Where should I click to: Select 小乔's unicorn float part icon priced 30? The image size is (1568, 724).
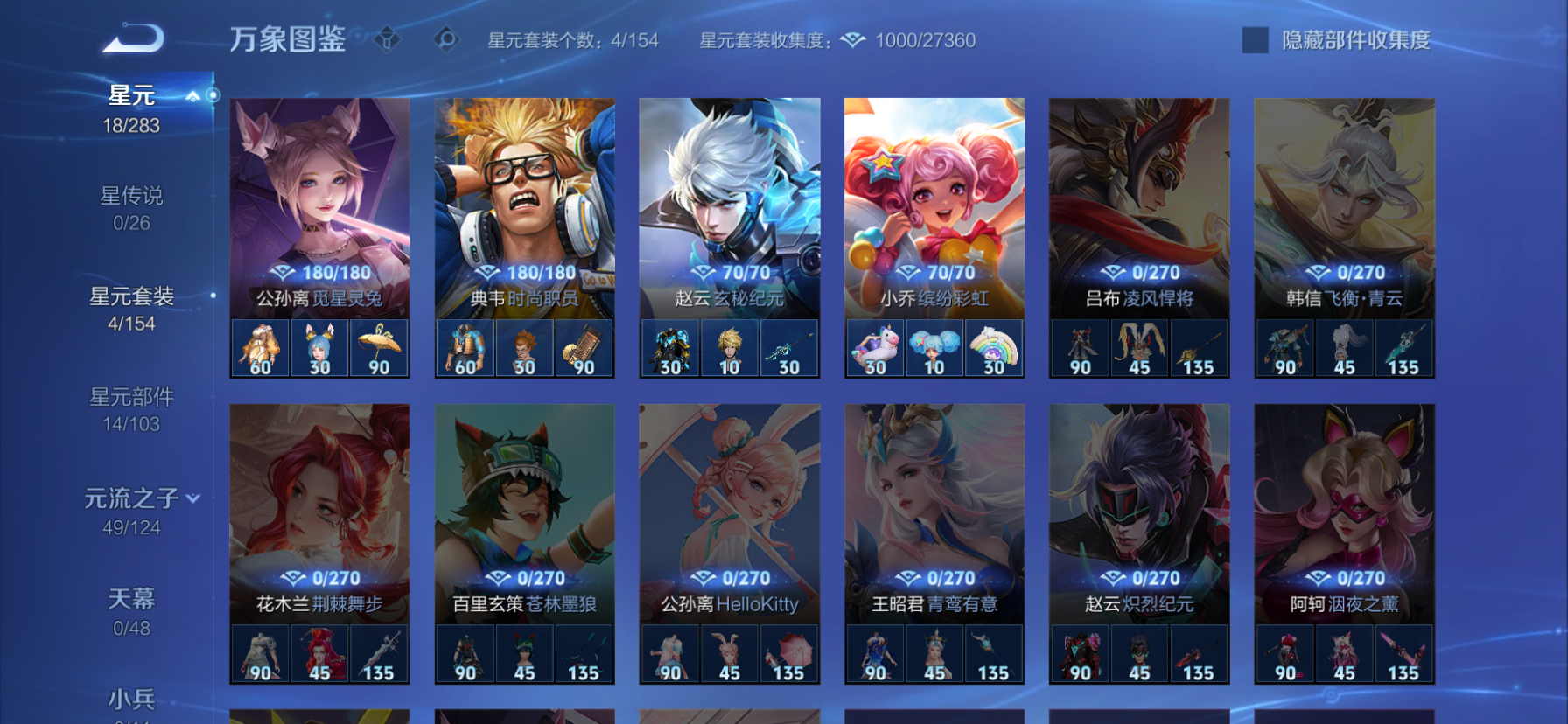click(875, 347)
